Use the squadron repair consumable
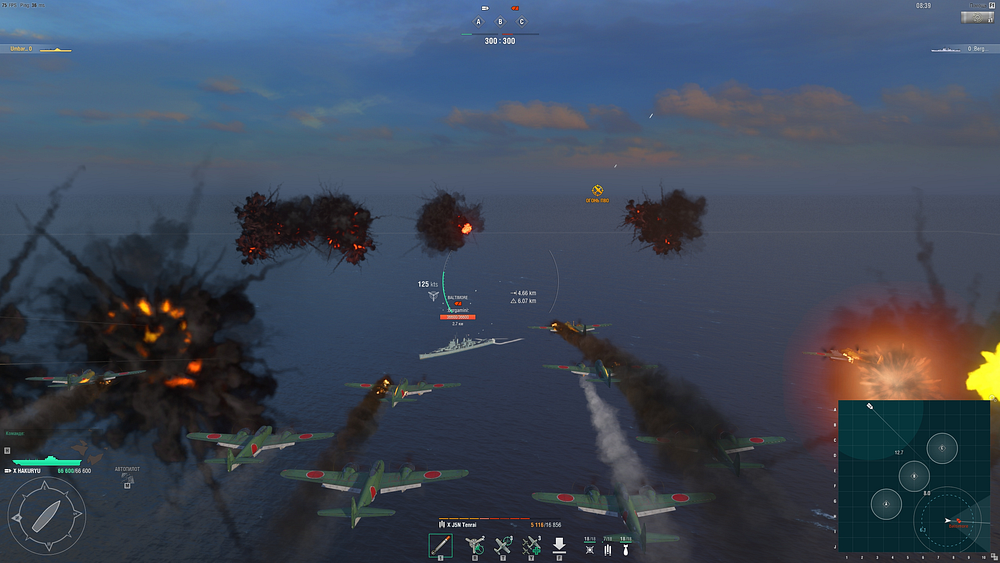Viewport: 1000px width, 563px height. click(531, 545)
